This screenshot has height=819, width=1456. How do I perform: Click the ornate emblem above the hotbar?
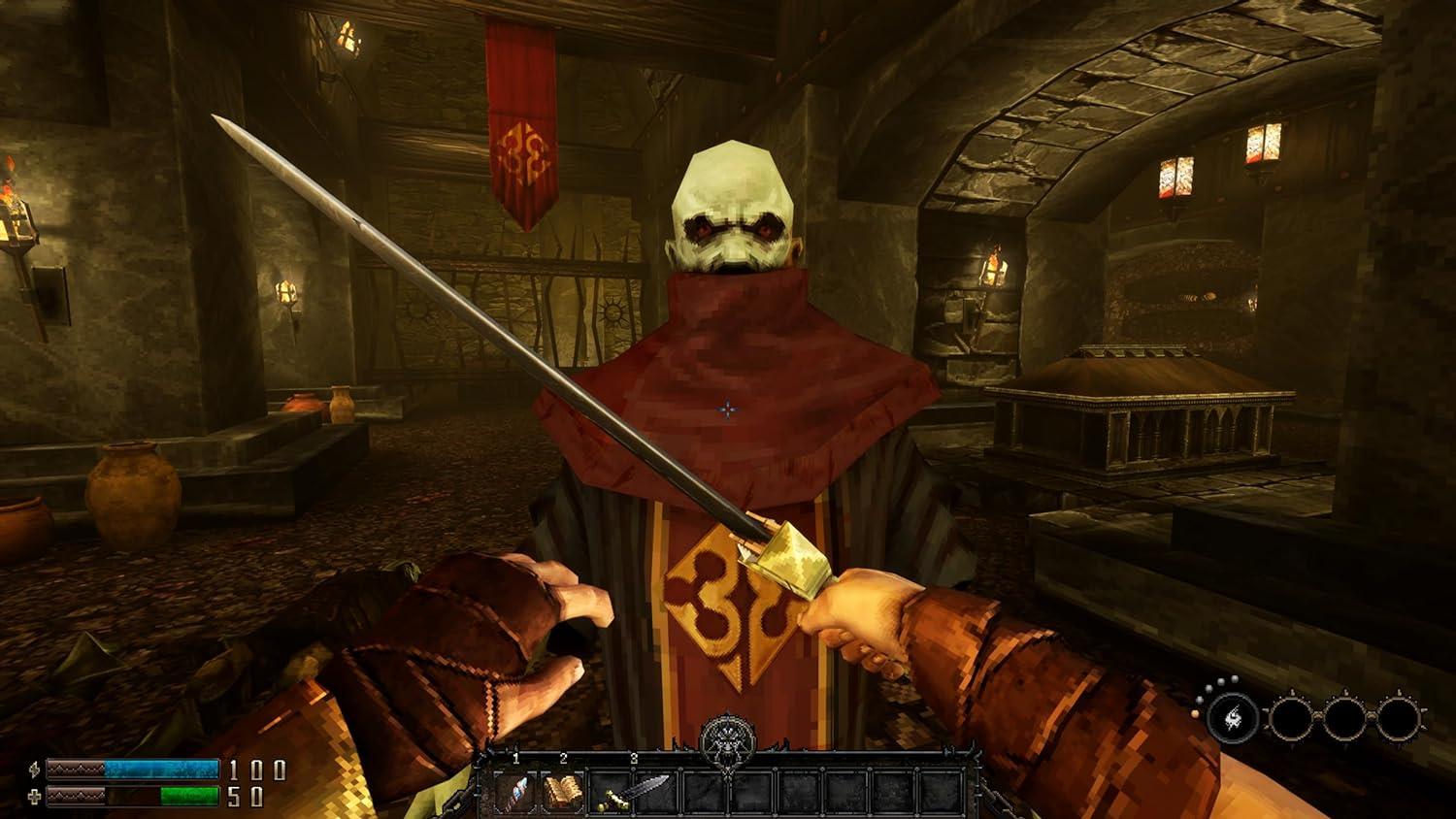[x=726, y=744]
